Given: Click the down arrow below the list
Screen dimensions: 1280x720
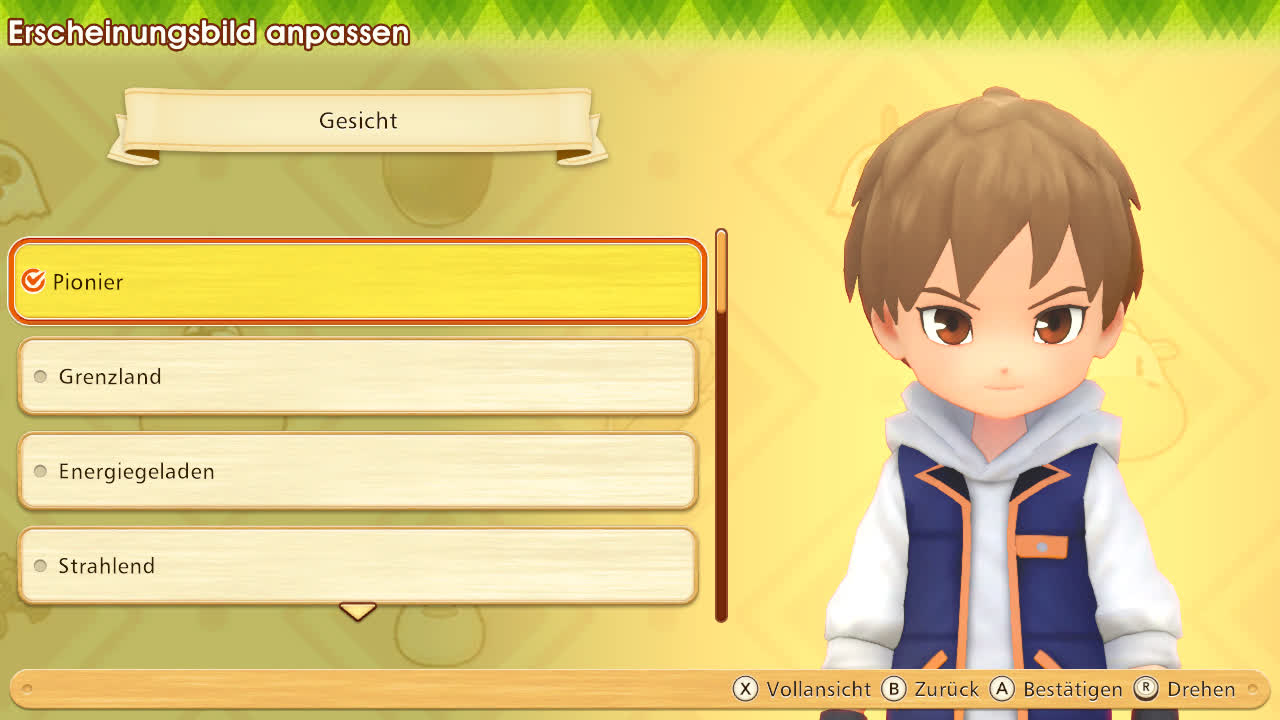Looking at the screenshot, I should (x=357, y=610).
